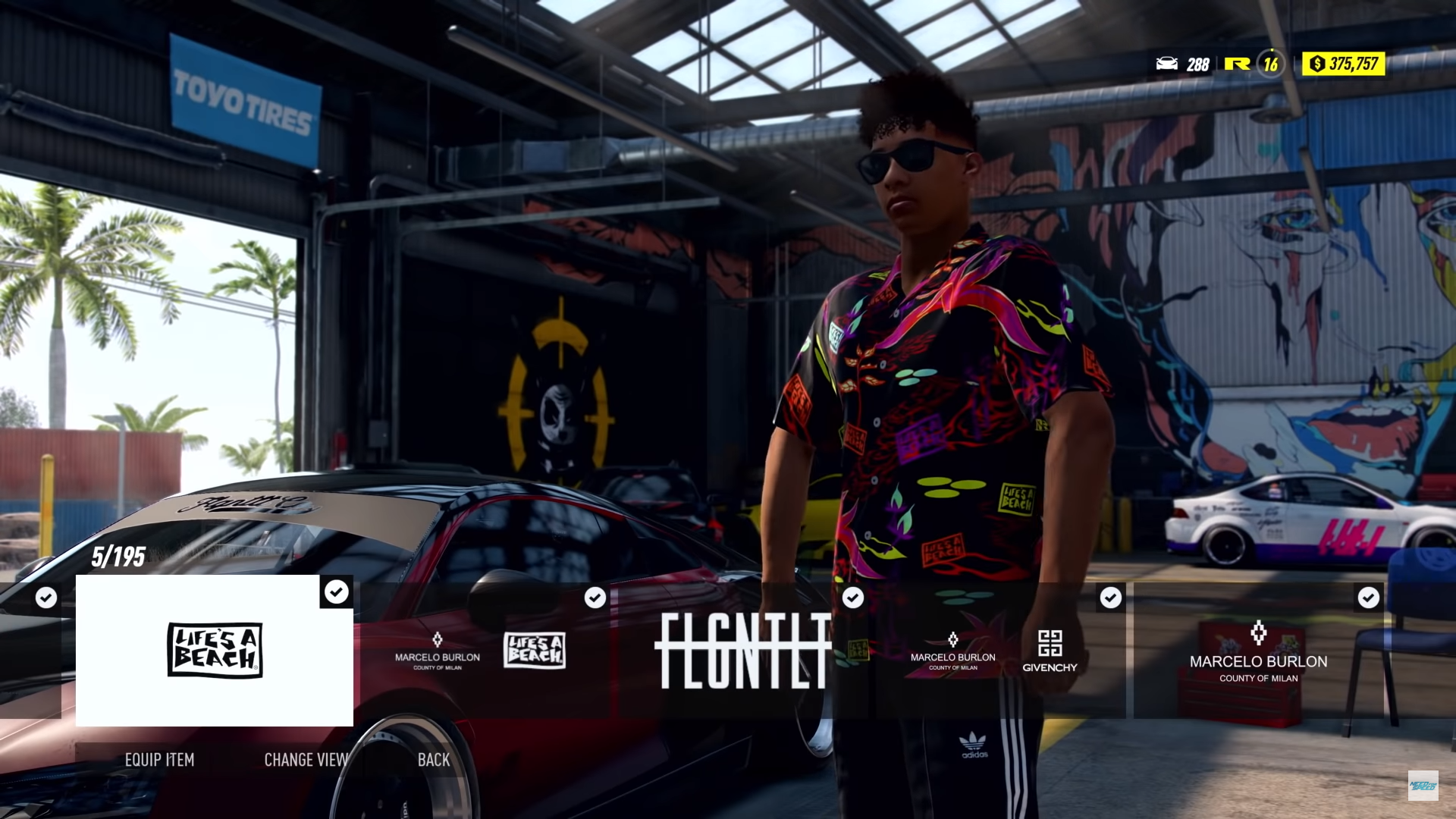The height and width of the screenshot is (819, 1456).
Task: Choose CHANGE VIEW at the bottom
Action: pyautogui.click(x=306, y=760)
